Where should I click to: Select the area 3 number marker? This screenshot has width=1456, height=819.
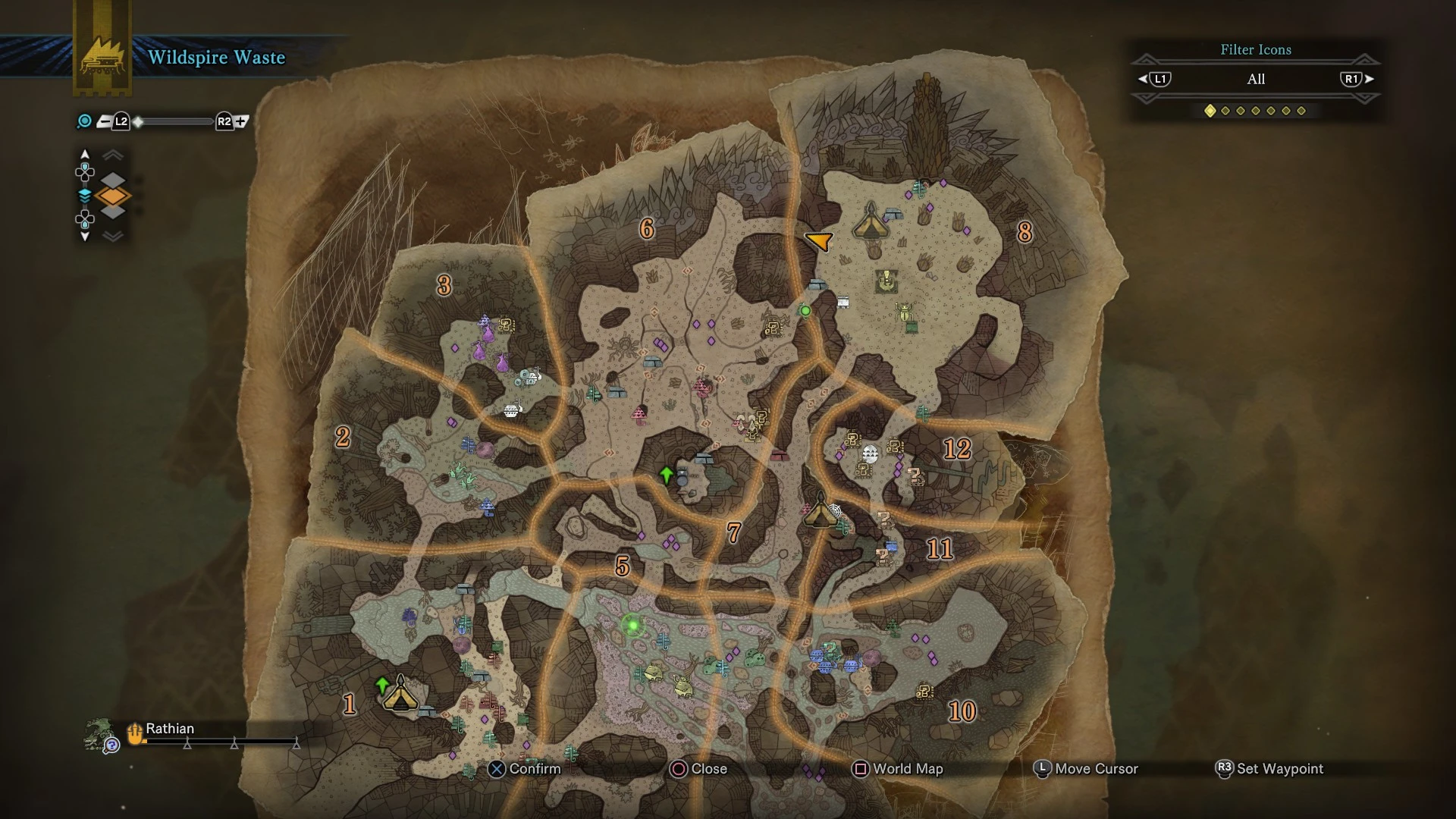(444, 285)
